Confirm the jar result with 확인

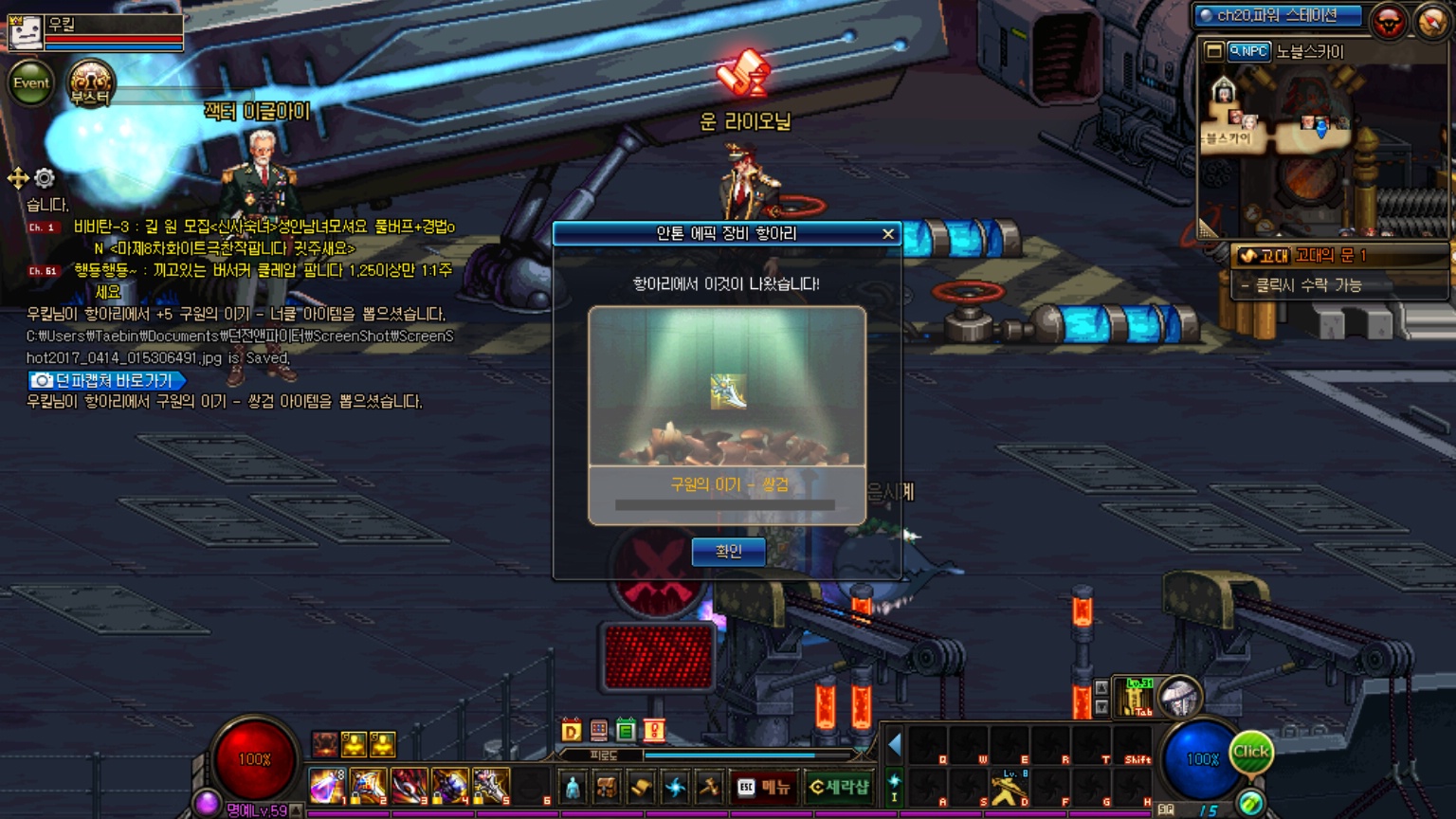pos(728,552)
